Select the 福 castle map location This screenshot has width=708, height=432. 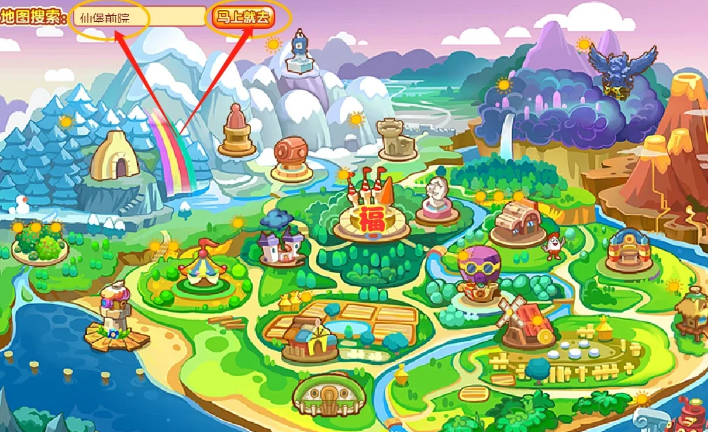[373, 212]
